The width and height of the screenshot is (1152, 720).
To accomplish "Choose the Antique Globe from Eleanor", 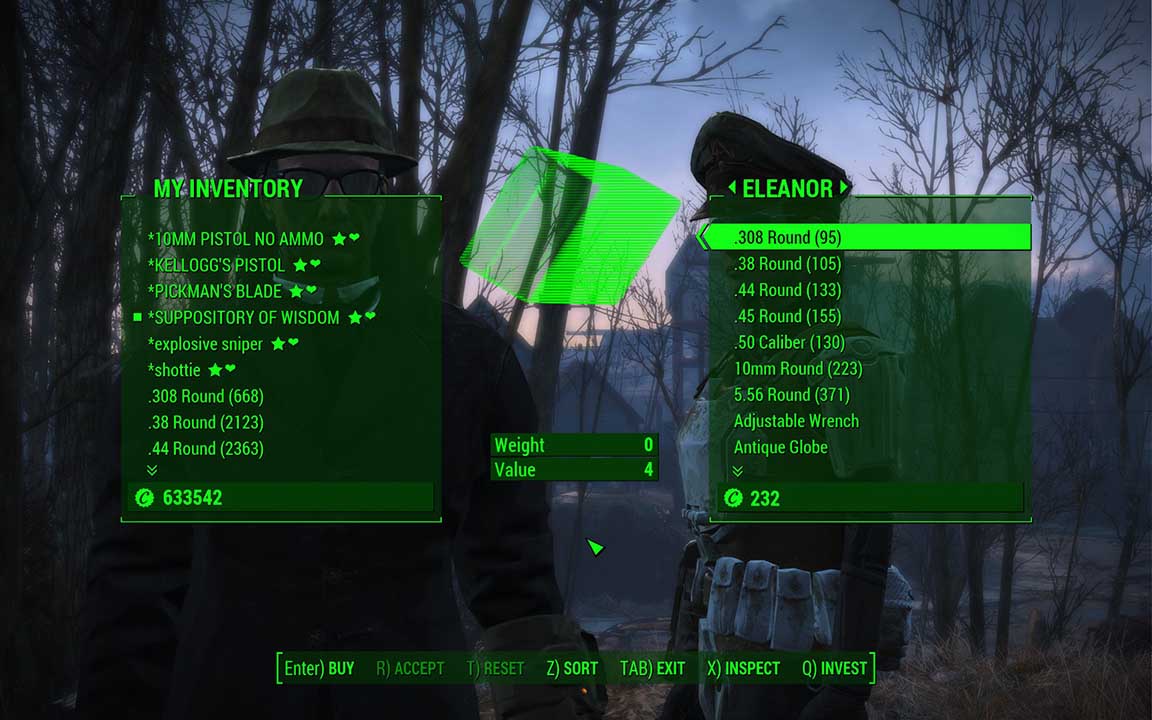I will pyautogui.click(x=780, y=447).
